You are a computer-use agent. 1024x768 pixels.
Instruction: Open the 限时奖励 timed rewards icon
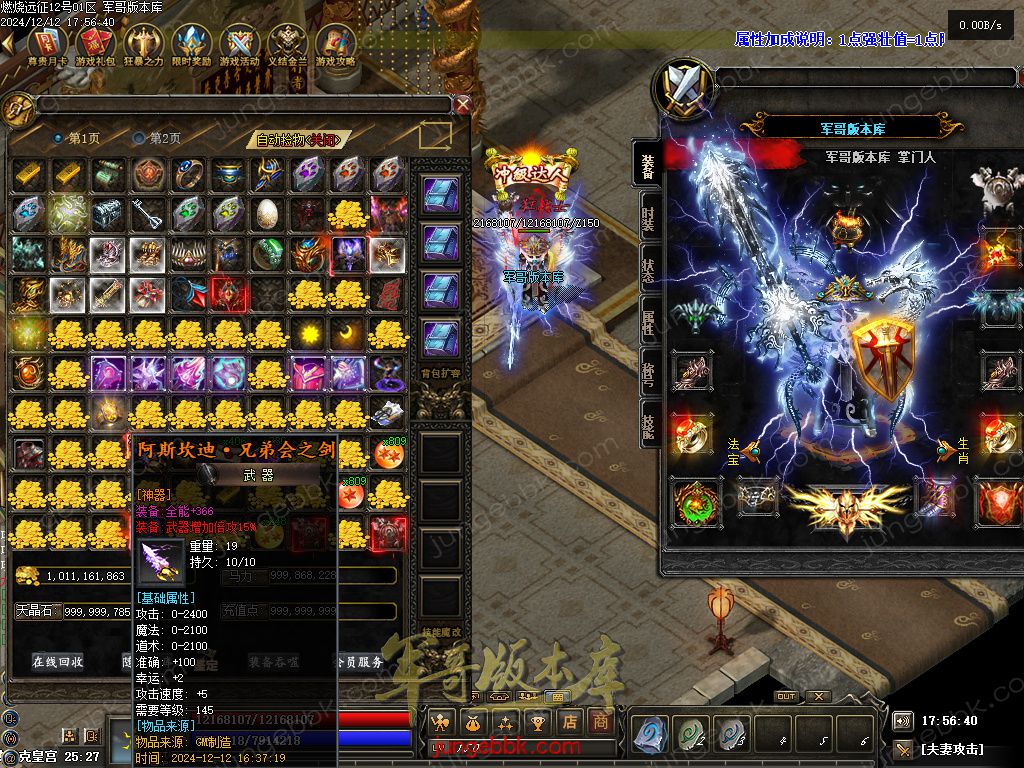pyautogui.click(x=192, y=45)
